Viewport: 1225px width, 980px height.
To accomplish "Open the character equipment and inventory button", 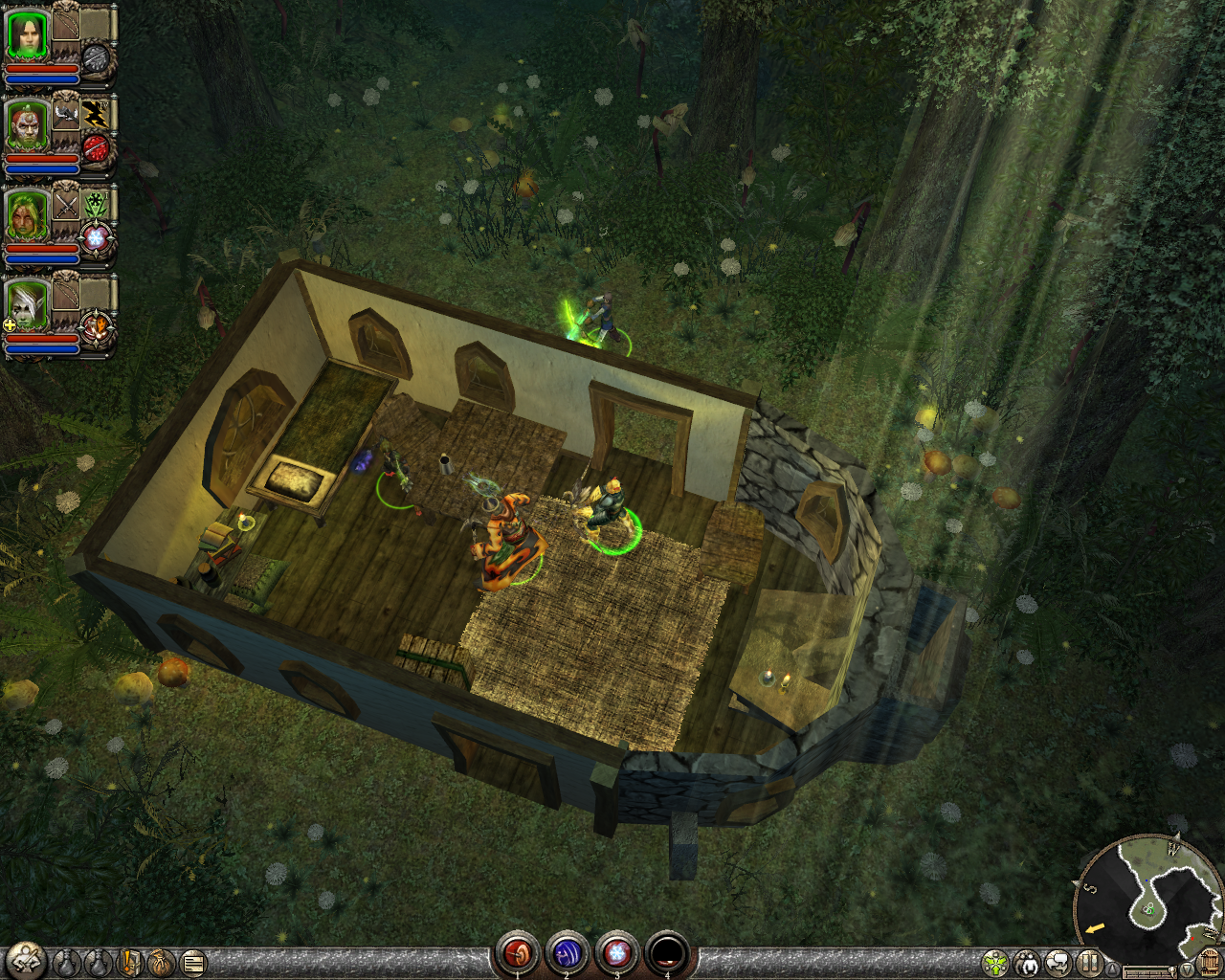I will click(x=24, y=961).
